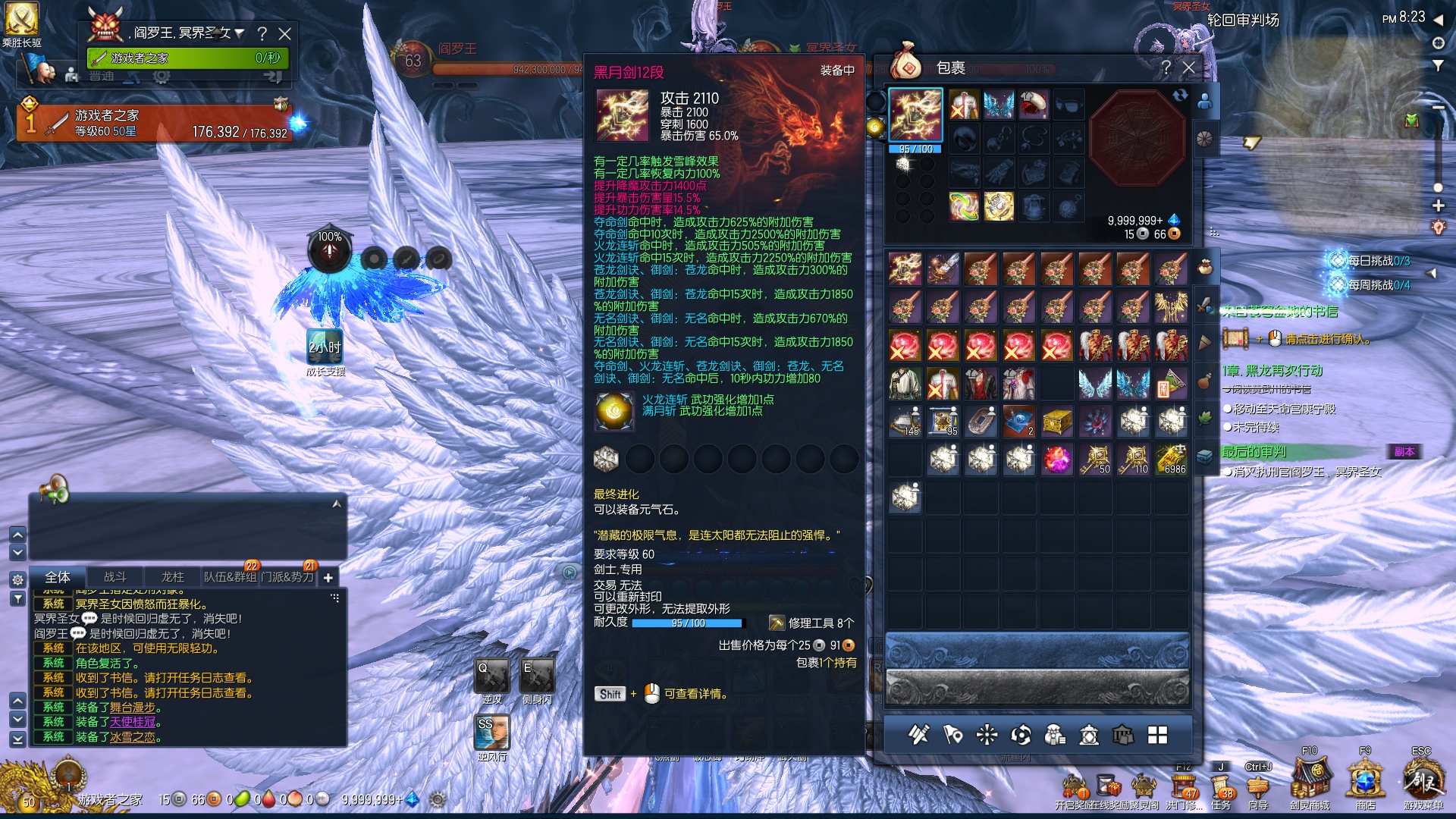The width and height of the screenshot is (1456, 819).
Task: Select the golden treasure chest in bag
Action: pyautogui.click(x=1057, y=422)
